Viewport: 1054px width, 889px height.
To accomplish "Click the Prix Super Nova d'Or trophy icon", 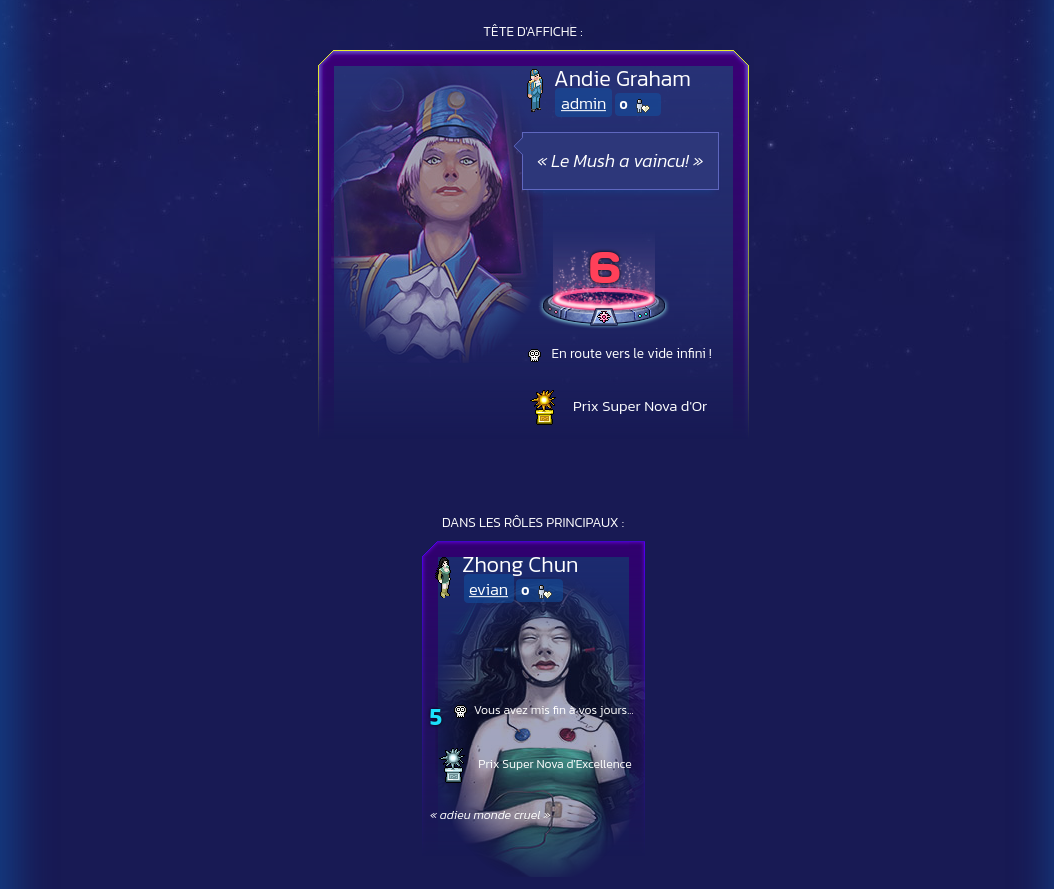I will (x=543, y=407).
